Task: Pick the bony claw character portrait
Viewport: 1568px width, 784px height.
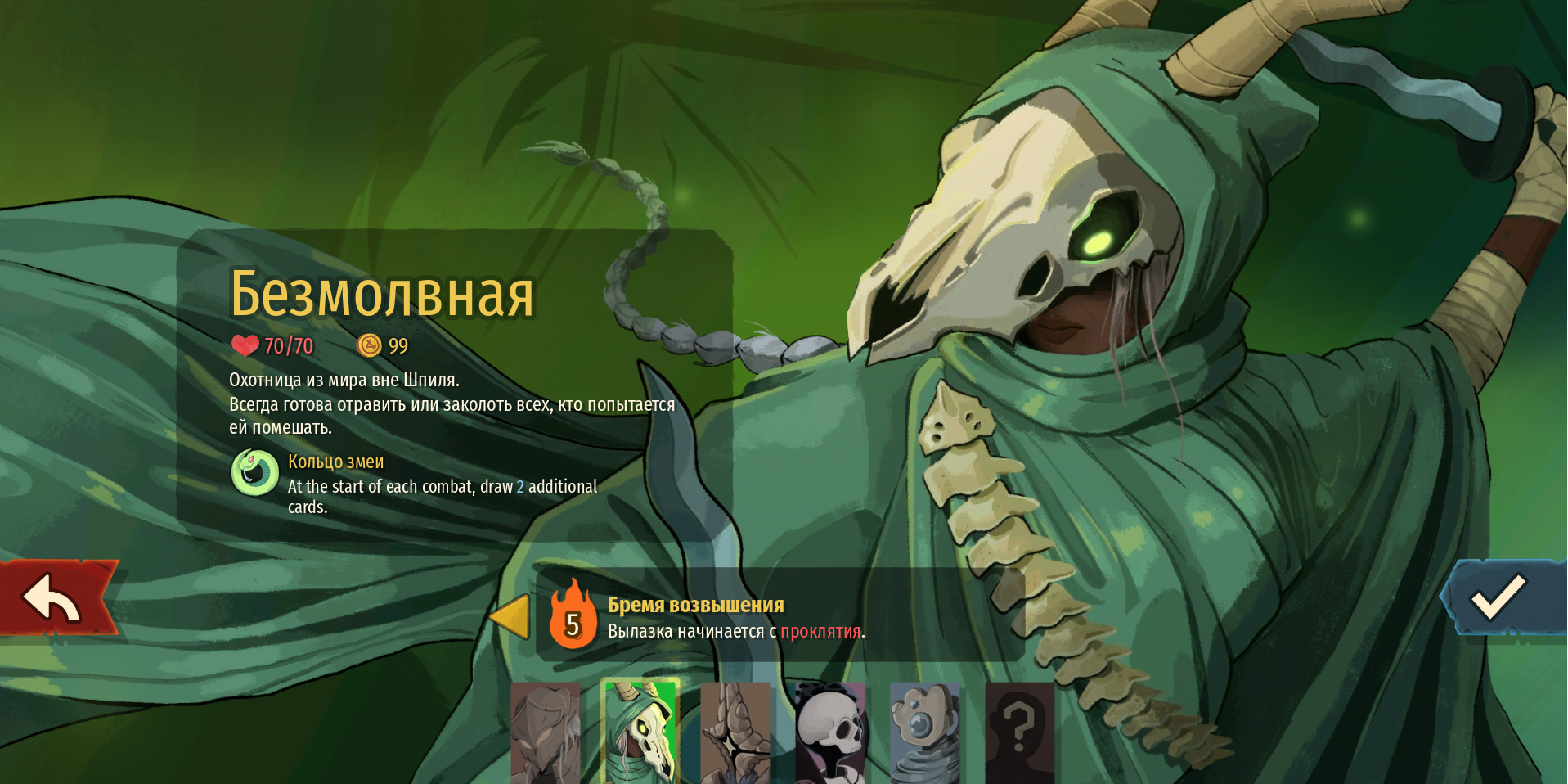Action: click(x=735, y=732)
